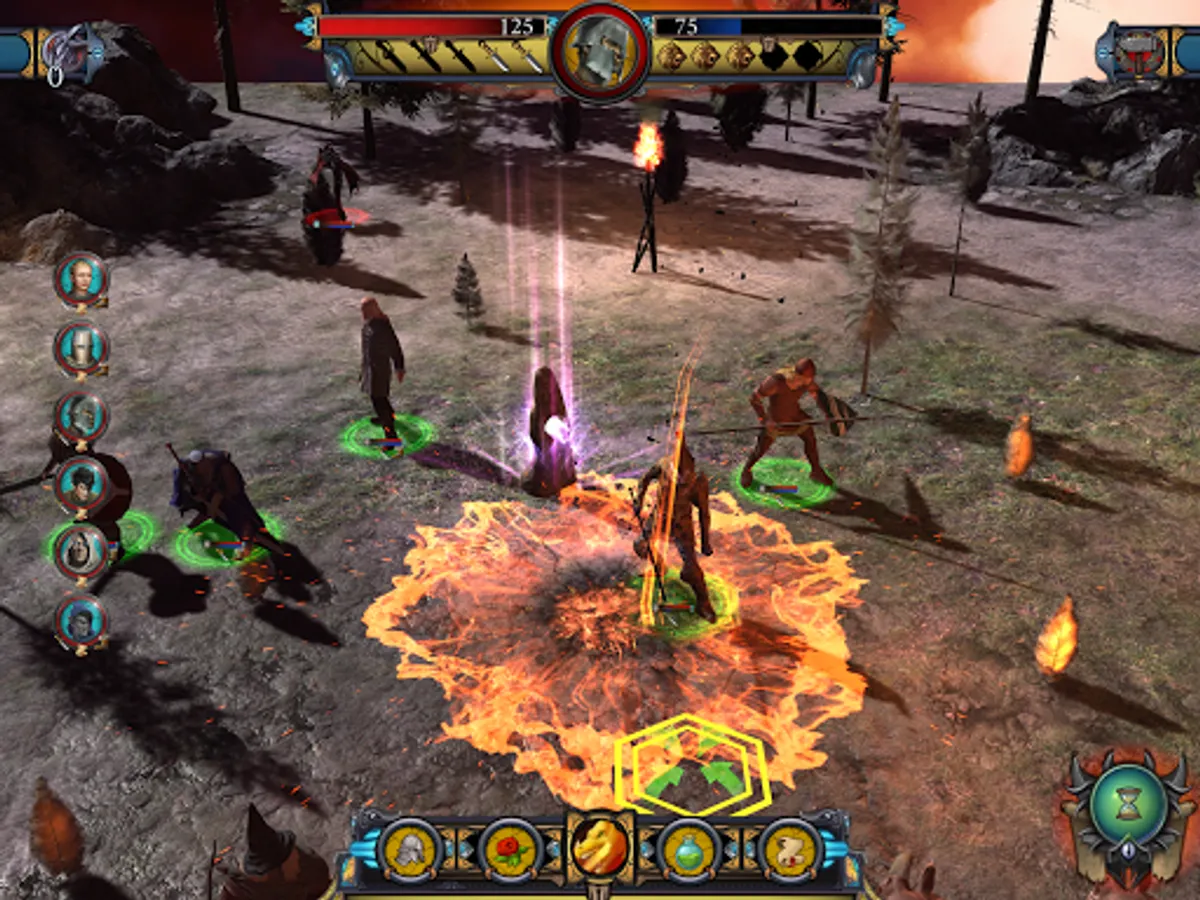This screenshot has width=1200, height=900.
Task: Select the red rose icon
Action: tap(511, 849)
